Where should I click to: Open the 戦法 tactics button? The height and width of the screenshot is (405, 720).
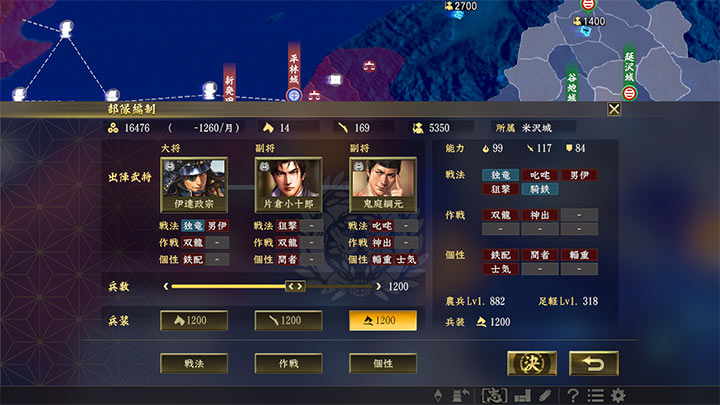click(x=193, y=362)
